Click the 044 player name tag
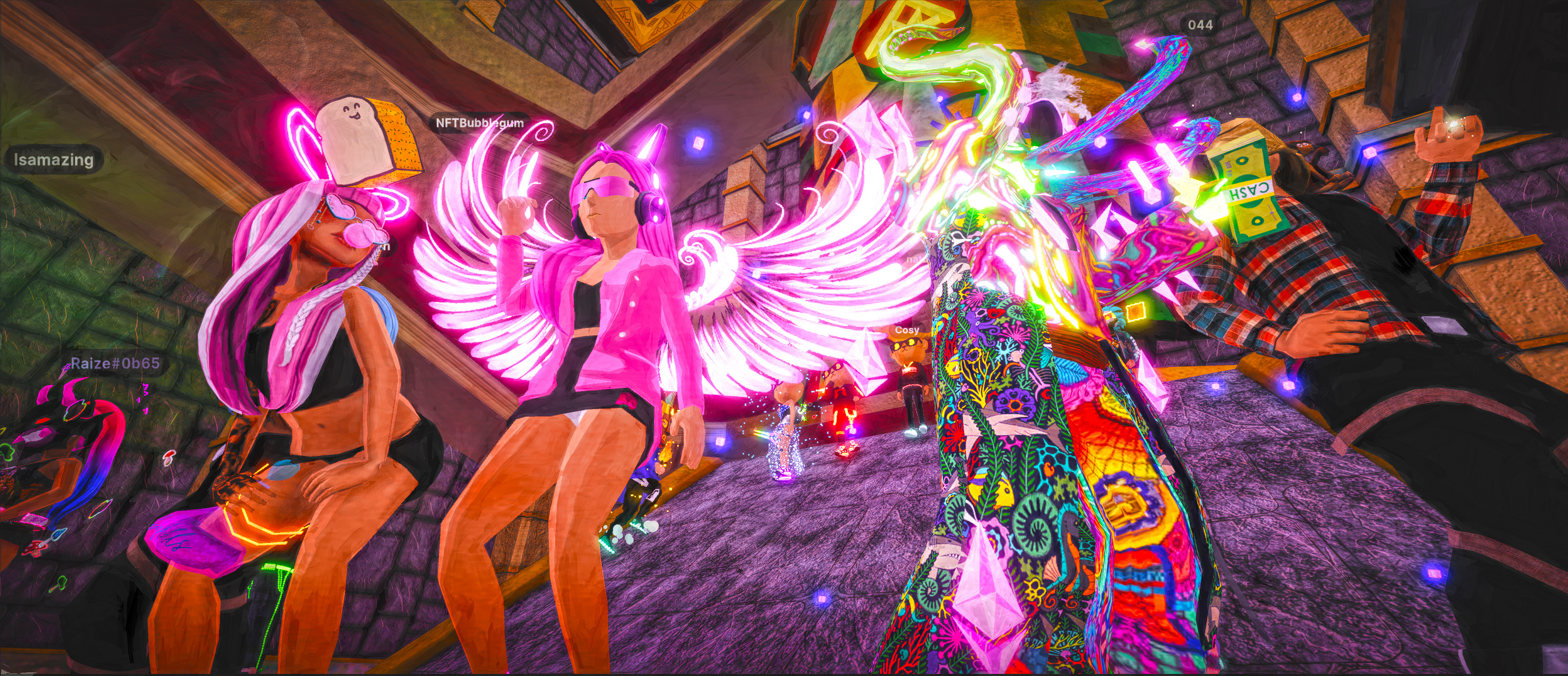1568x676 pixels. click(x=1200, y=25)
